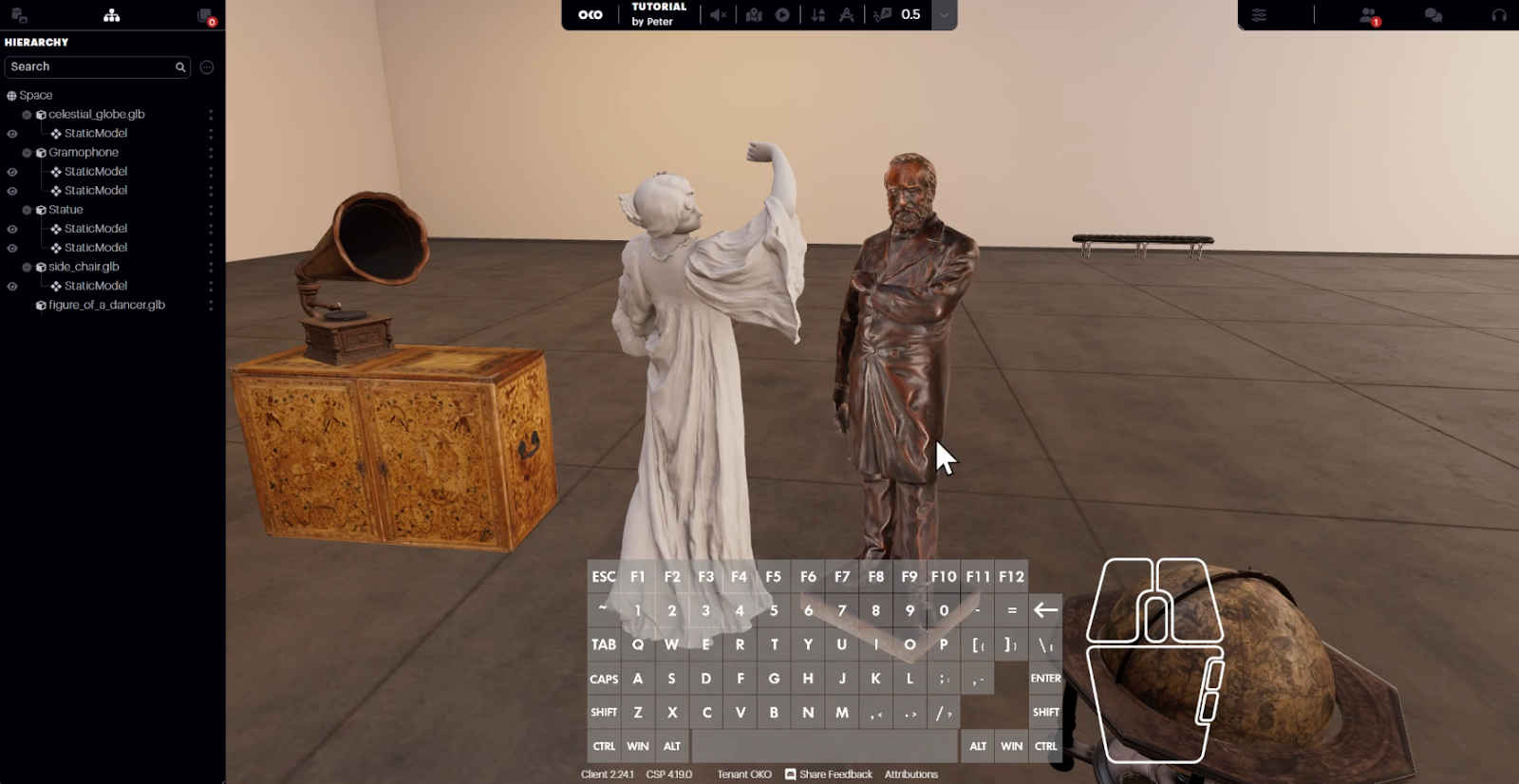This screenshot has height=784, width=1519.
Task: Select figure_of_a_dancer.glb entity
Action: (106, 305)
